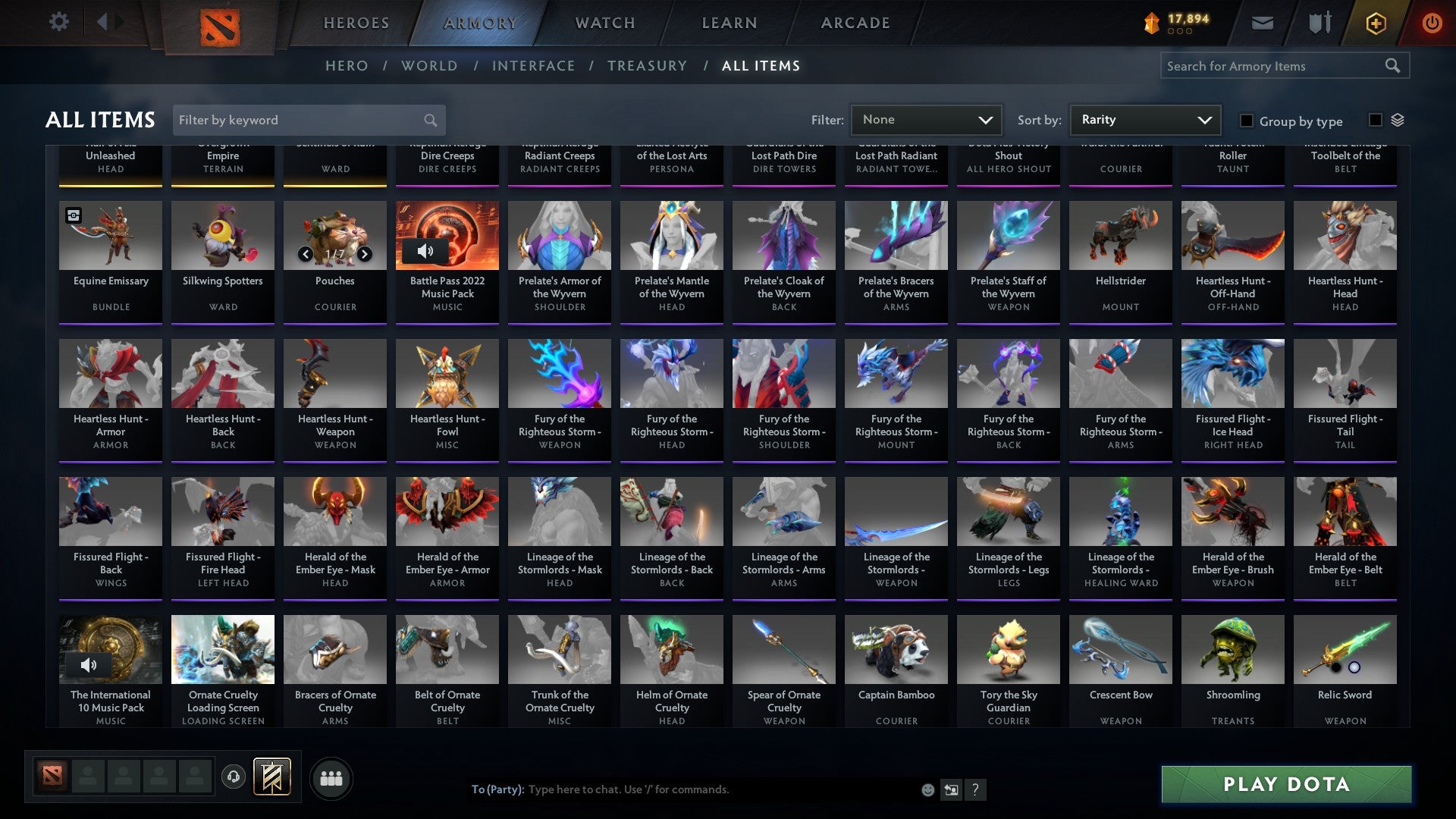
Task: Open Dota Plus subscription icon
Action: coord(1375,23)
